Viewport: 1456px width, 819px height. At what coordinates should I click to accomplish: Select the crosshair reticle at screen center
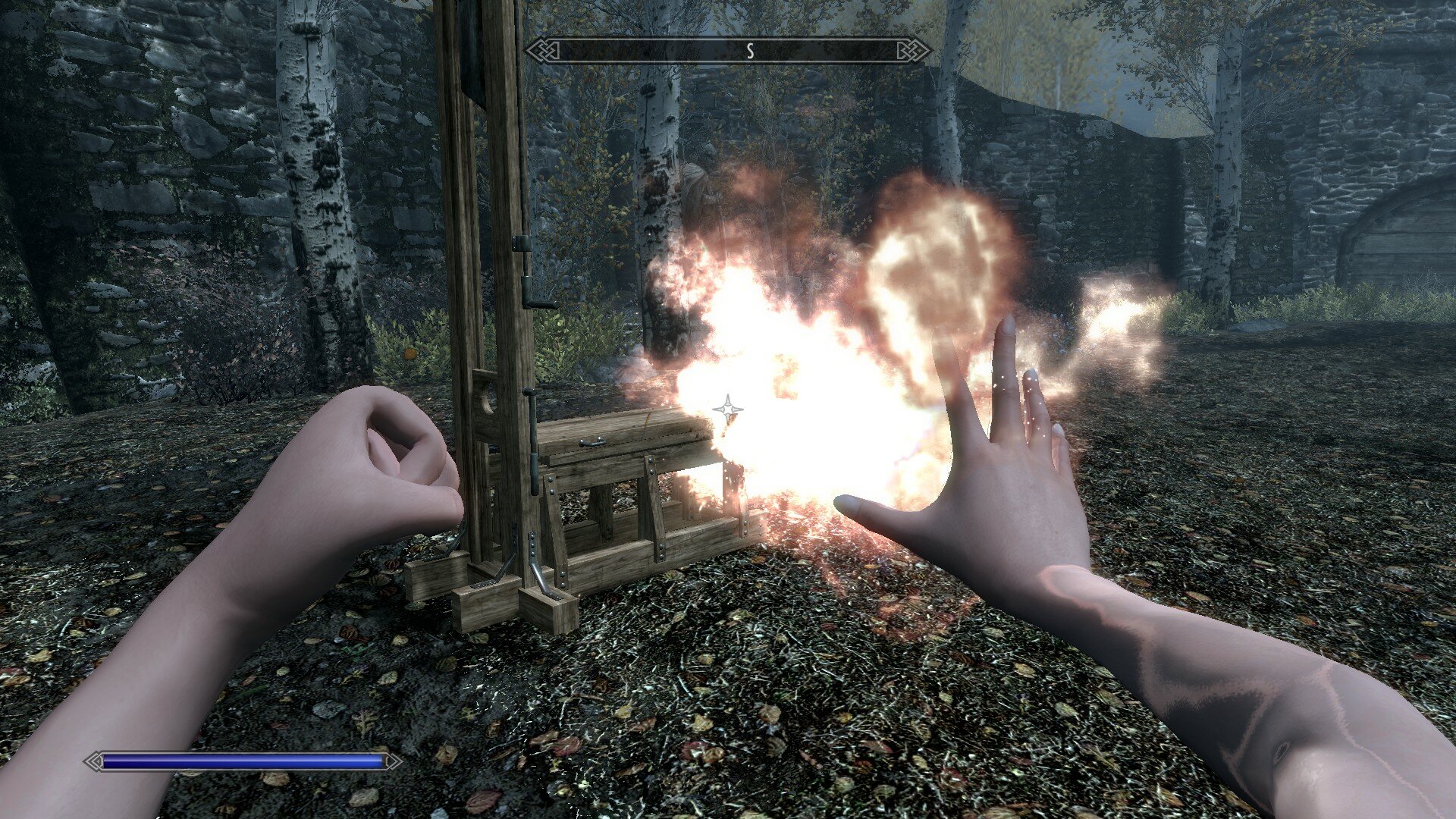point(728,409)
